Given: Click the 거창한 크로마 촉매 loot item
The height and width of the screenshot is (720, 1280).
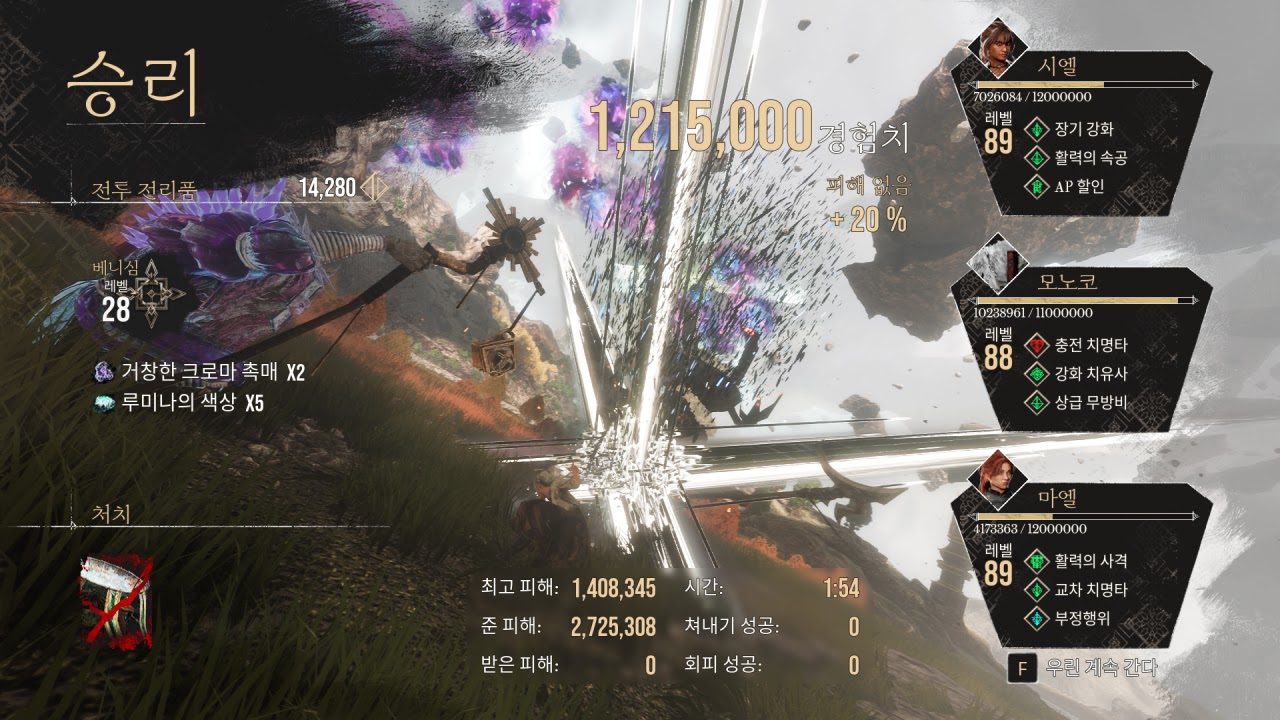Looking at the screenshot, I should pyautogui.click(x=200, y=373).
